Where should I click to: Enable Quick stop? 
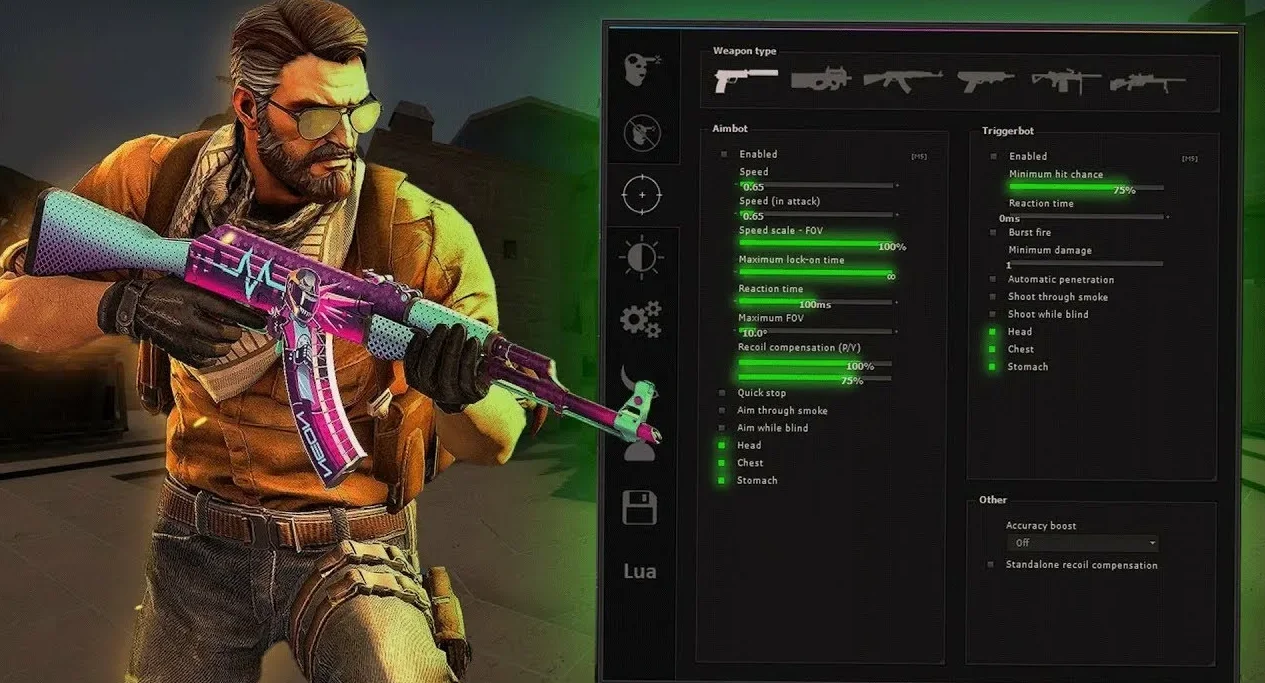[x=722, y=393]
